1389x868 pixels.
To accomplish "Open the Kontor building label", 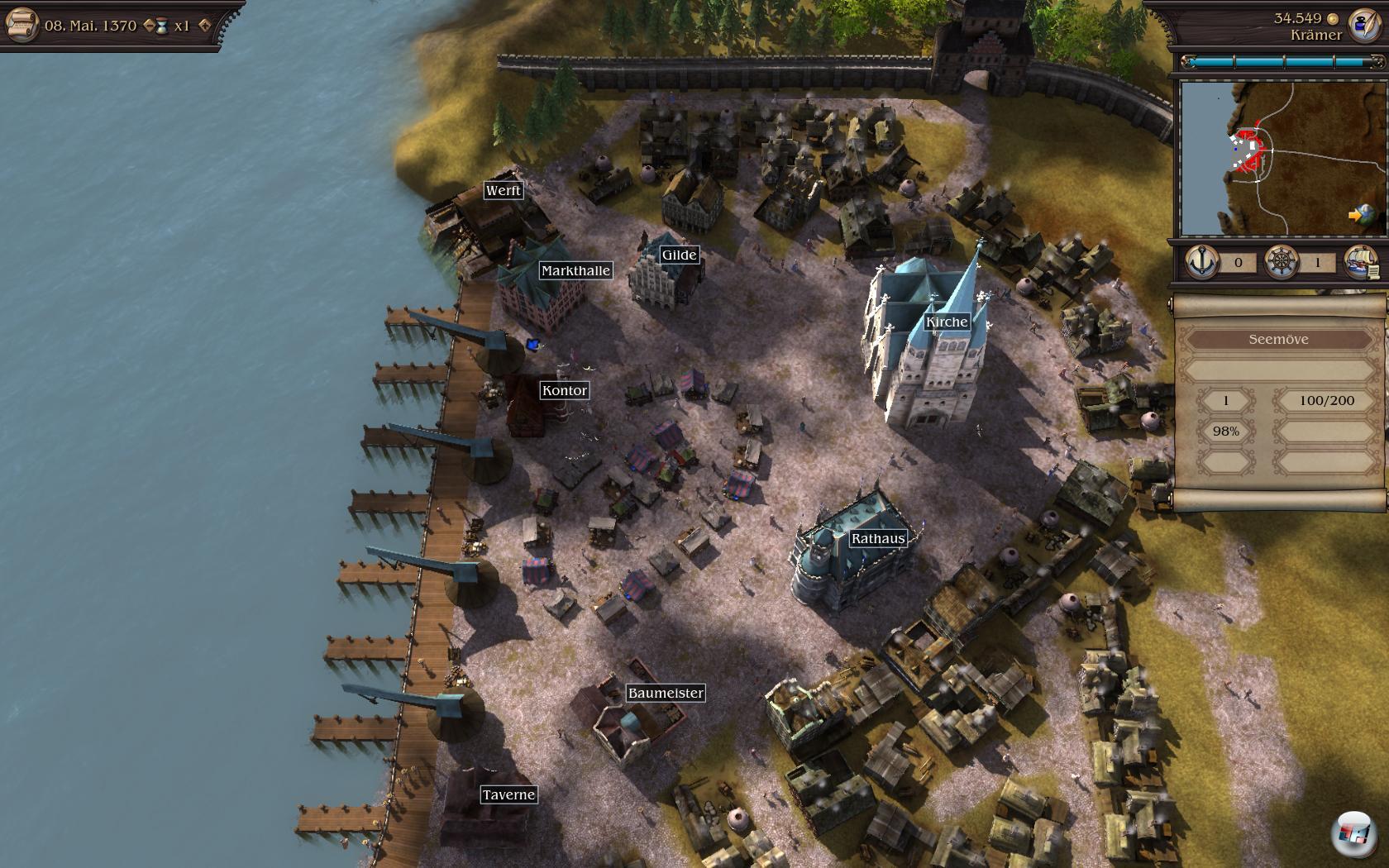I will point(565,390).
